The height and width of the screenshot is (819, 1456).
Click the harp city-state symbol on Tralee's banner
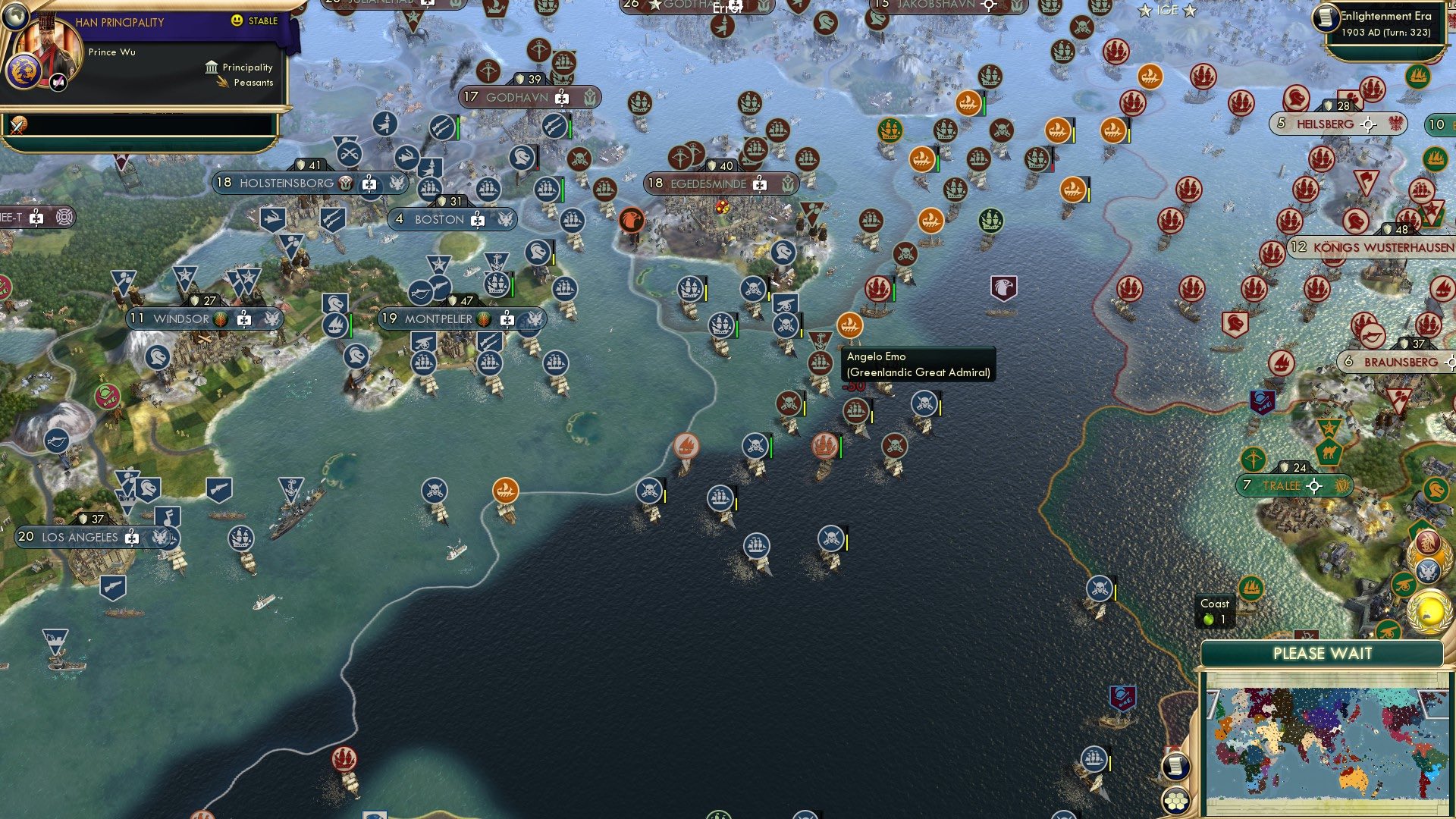pyautogui.click(x=1341, y=486)
